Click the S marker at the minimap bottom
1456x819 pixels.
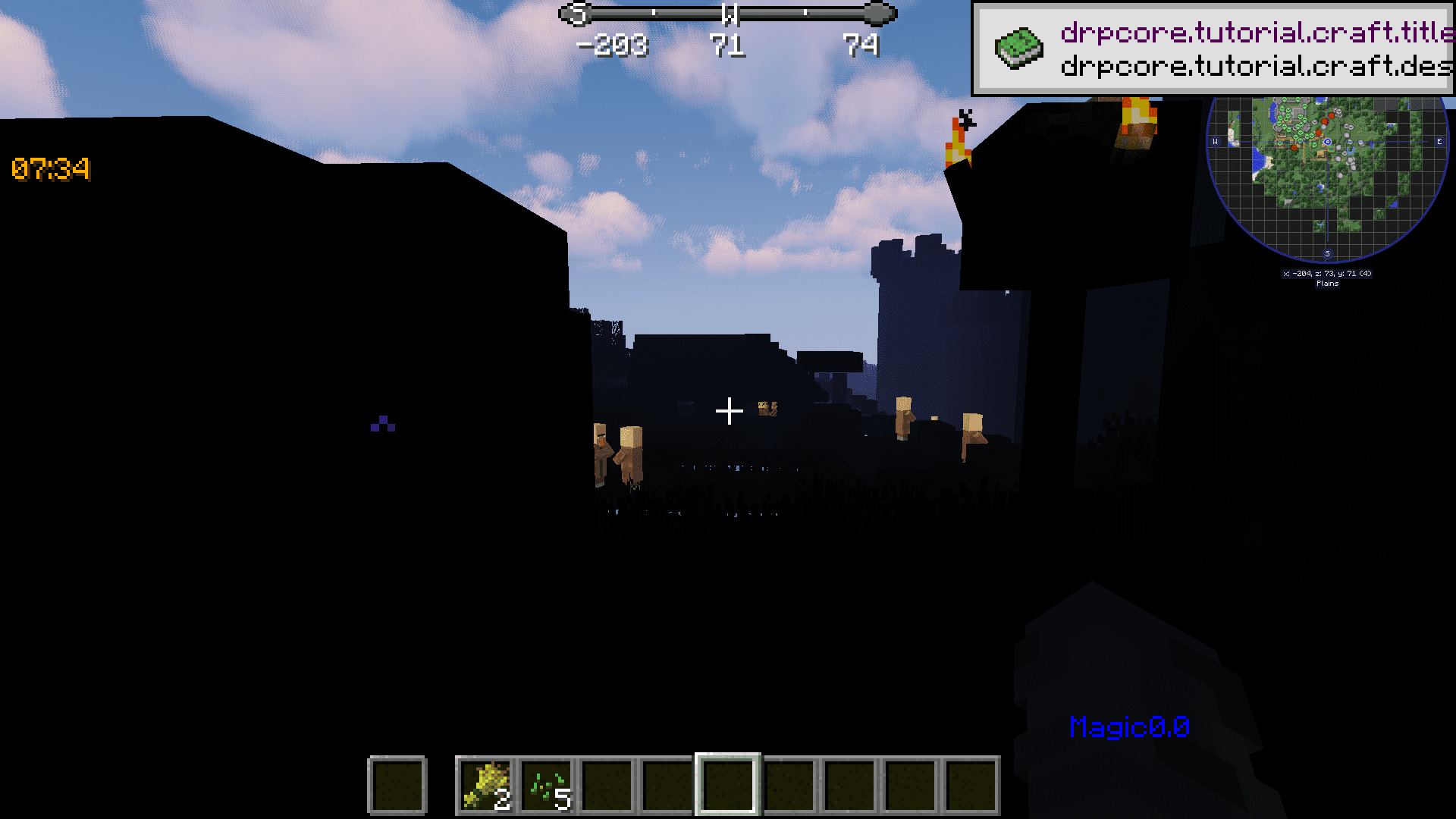click(1328, 253)
